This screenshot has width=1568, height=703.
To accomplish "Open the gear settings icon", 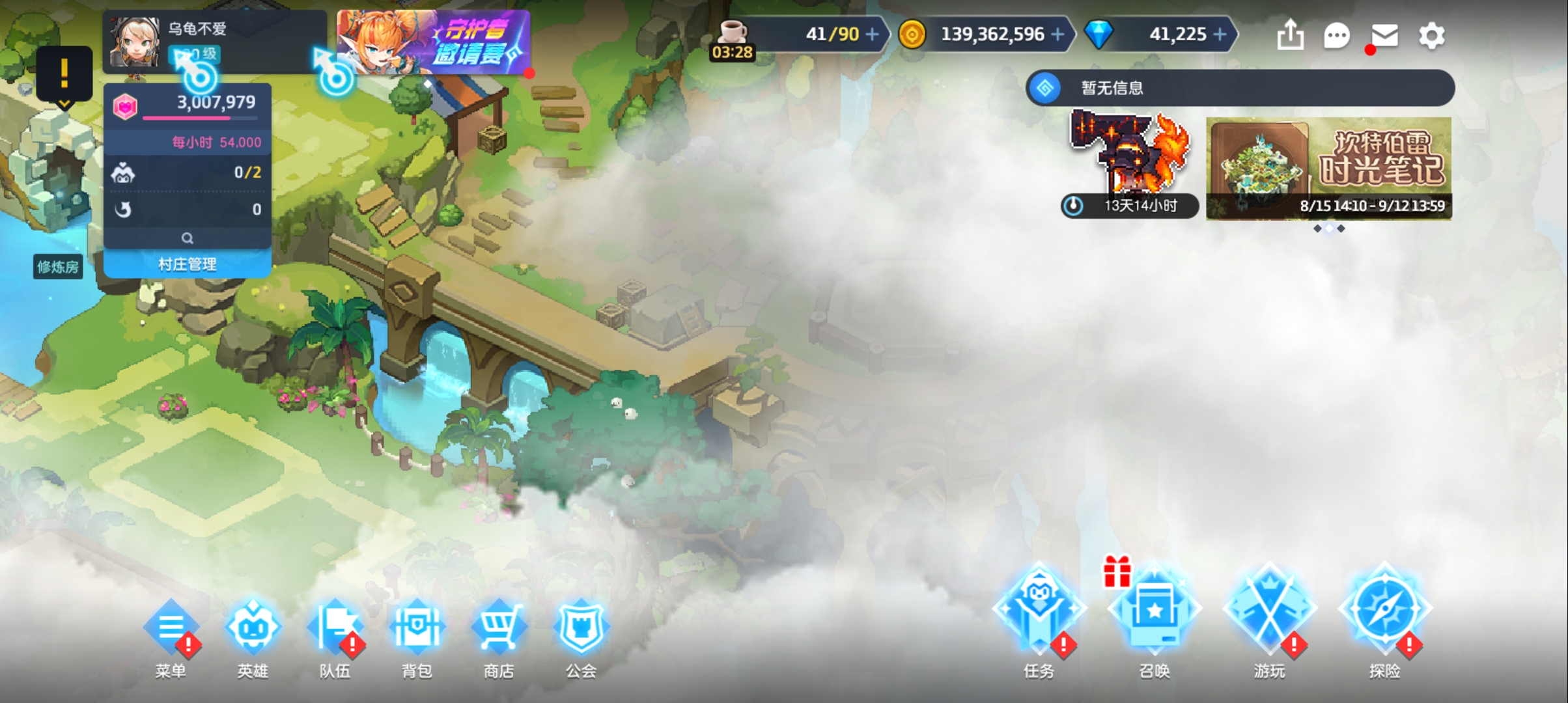I will tap(1431, 35).
